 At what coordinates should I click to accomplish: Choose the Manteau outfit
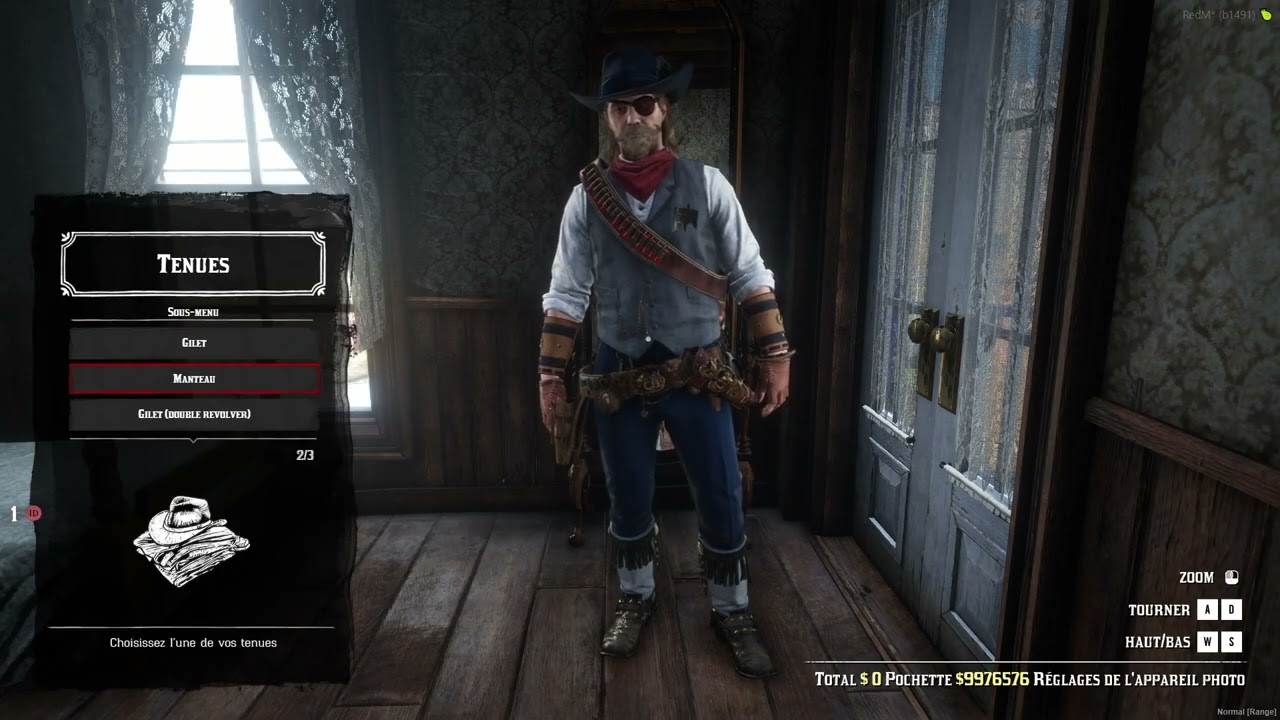coord(194,379)
